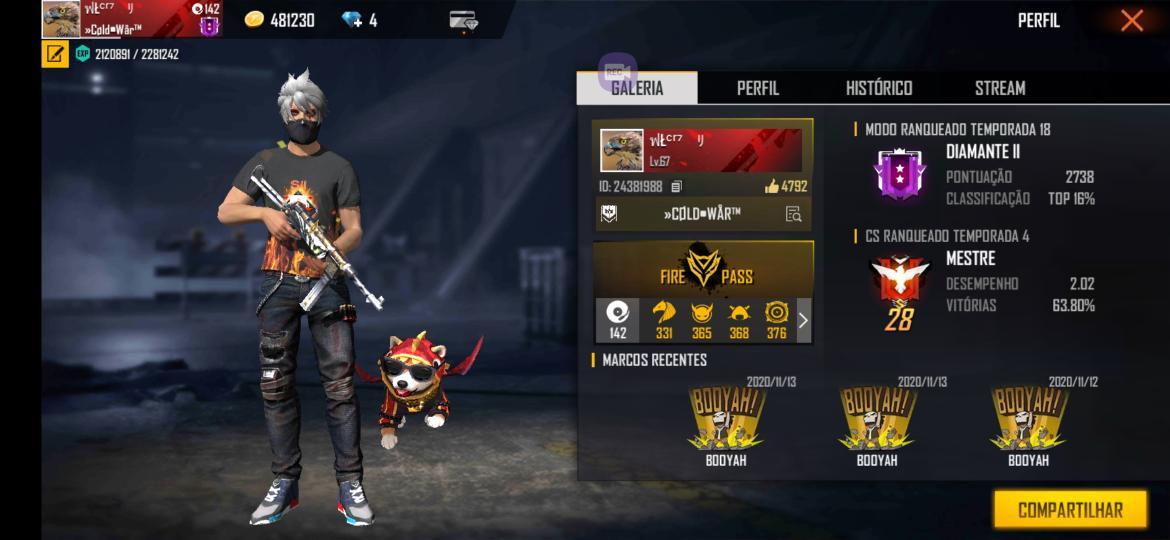Select the Fire Pass badge numbered 331
The image size is (1170, 540).
click(664, 320)
